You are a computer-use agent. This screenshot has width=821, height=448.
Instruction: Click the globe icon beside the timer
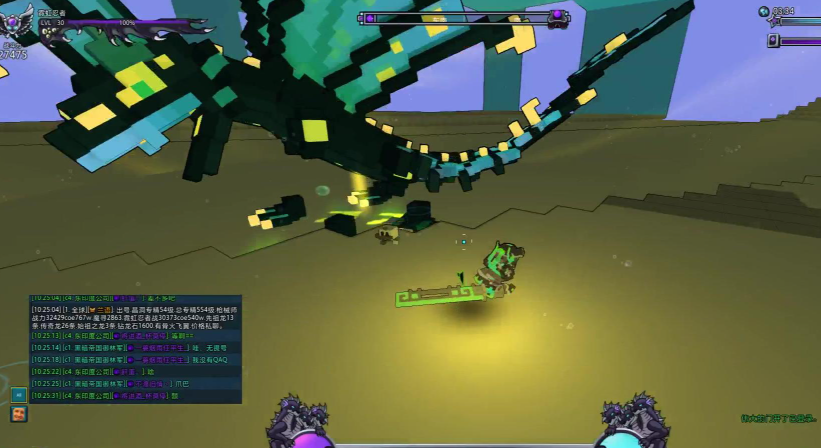pyautogui.click(x=763, y=11)
